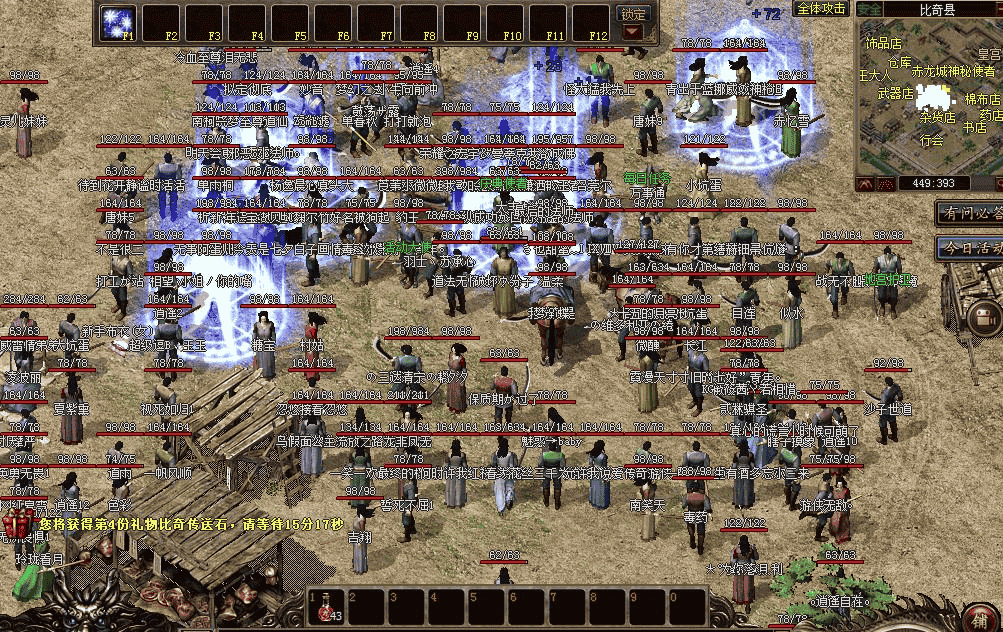Viewport: 1003px width, 632px height.
Task: Click the 行会 guild marker on minimap
Action: (932, 141)
